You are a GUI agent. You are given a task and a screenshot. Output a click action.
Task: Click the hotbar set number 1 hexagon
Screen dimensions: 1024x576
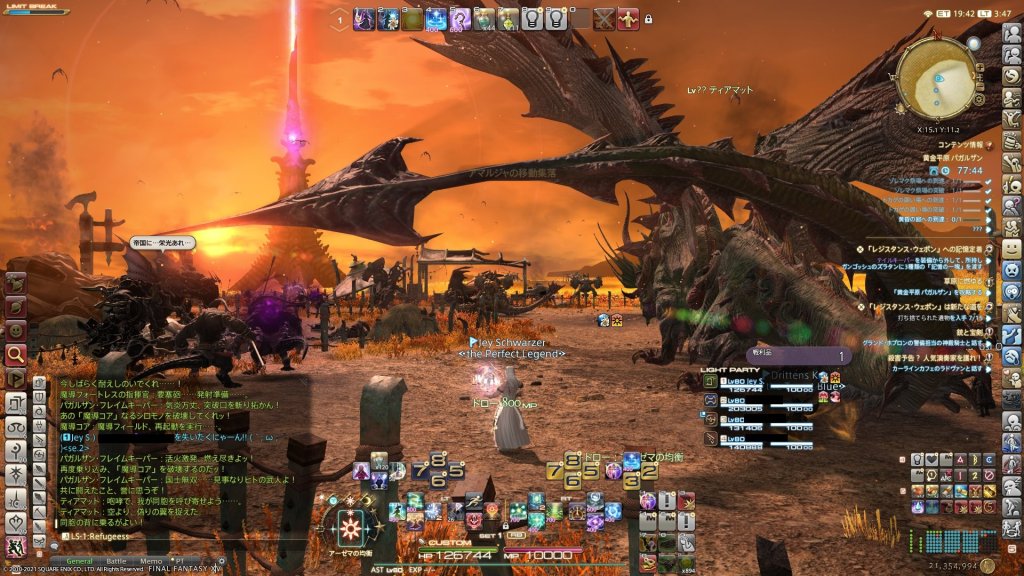340,18
